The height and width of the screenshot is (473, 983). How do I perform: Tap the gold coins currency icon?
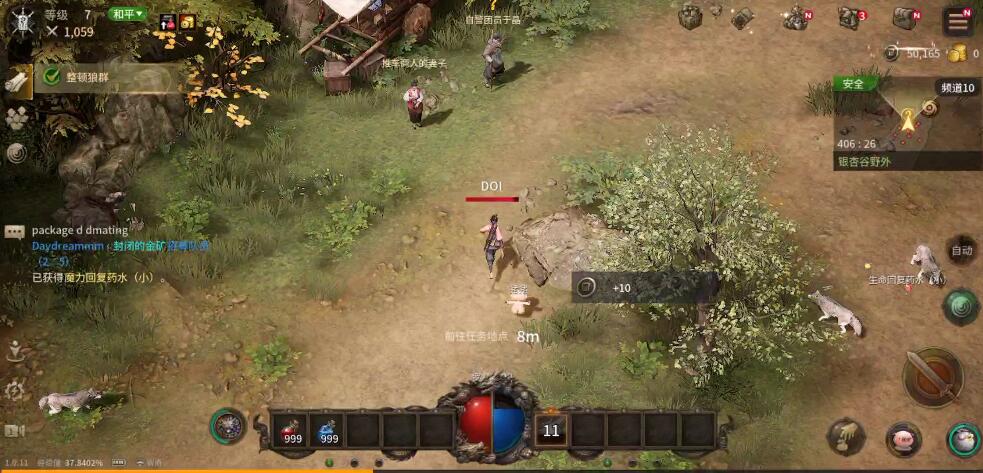click(x=957, y=53)
